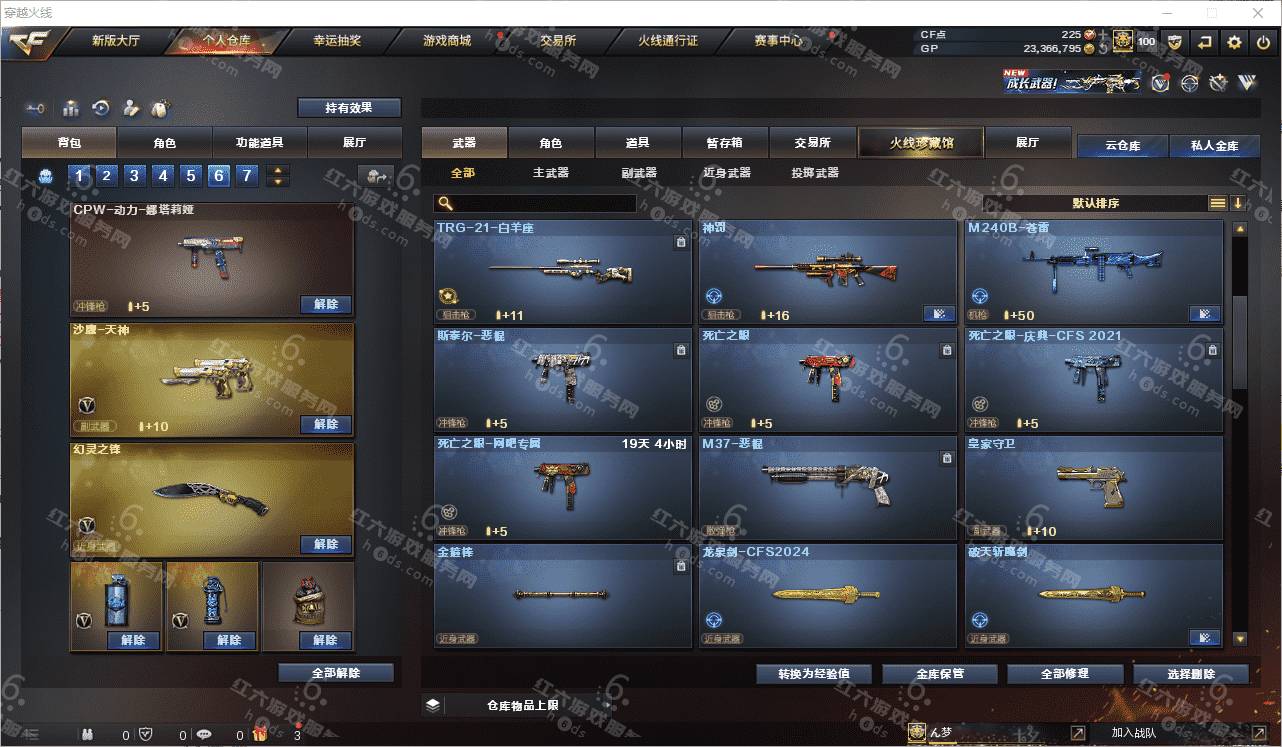Choose the M240B-苍雷 machine gun
The image size is (1282, 747).
click(1093, 271)
